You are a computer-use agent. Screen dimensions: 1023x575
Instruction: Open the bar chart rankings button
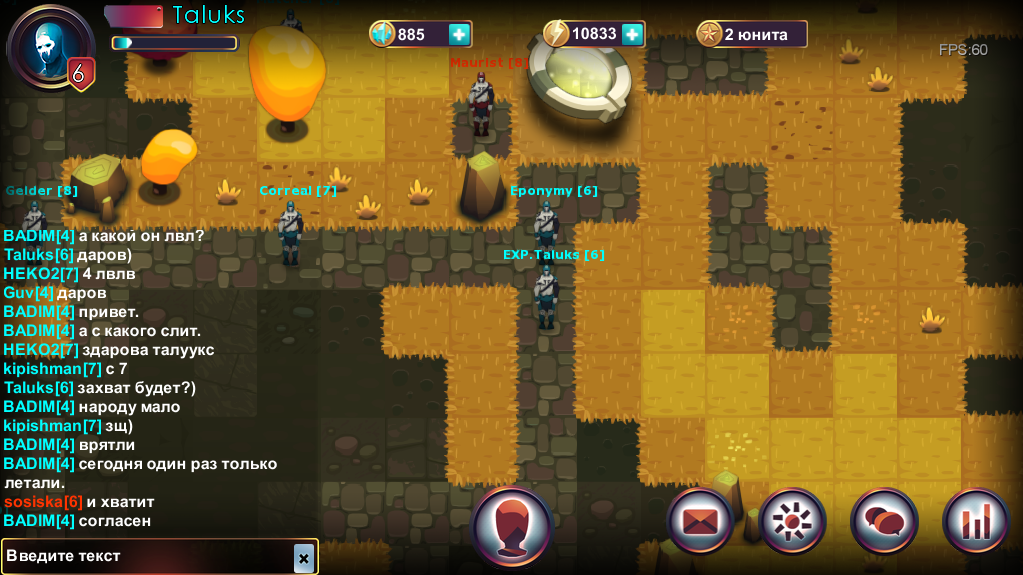pyautogui.click(x=975, y=522)
